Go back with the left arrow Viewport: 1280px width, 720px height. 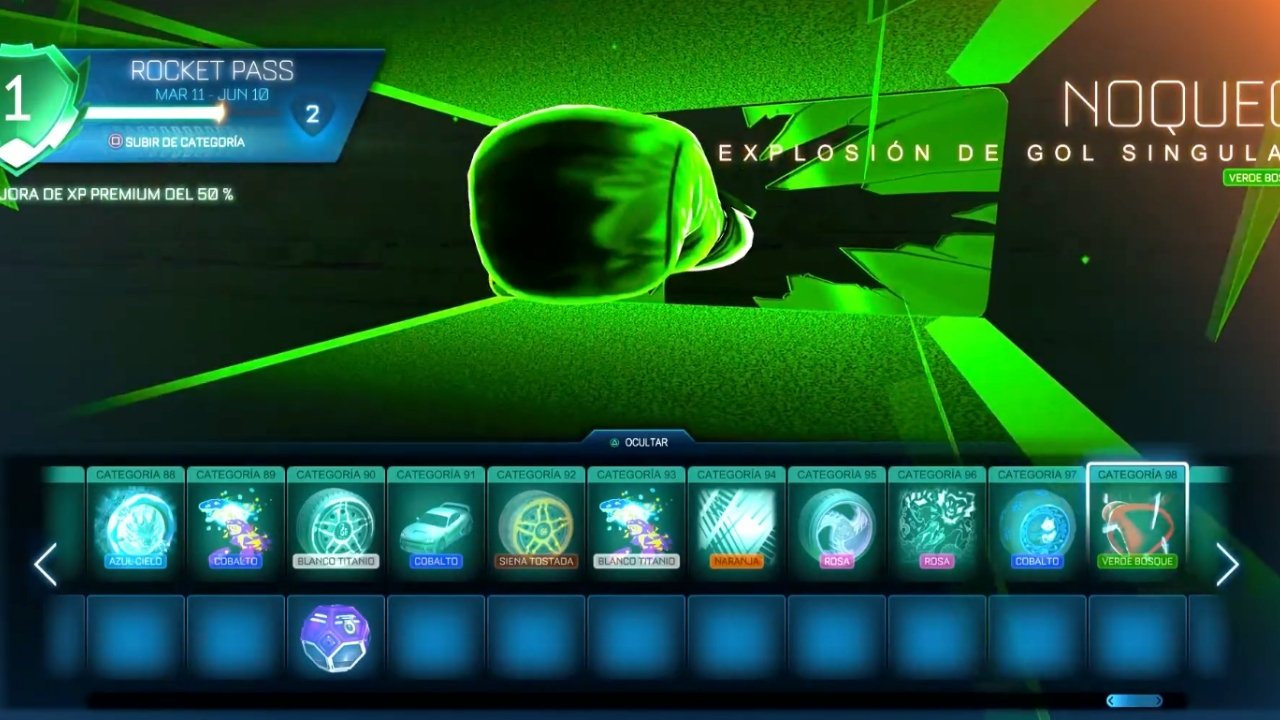click(45, 565)
